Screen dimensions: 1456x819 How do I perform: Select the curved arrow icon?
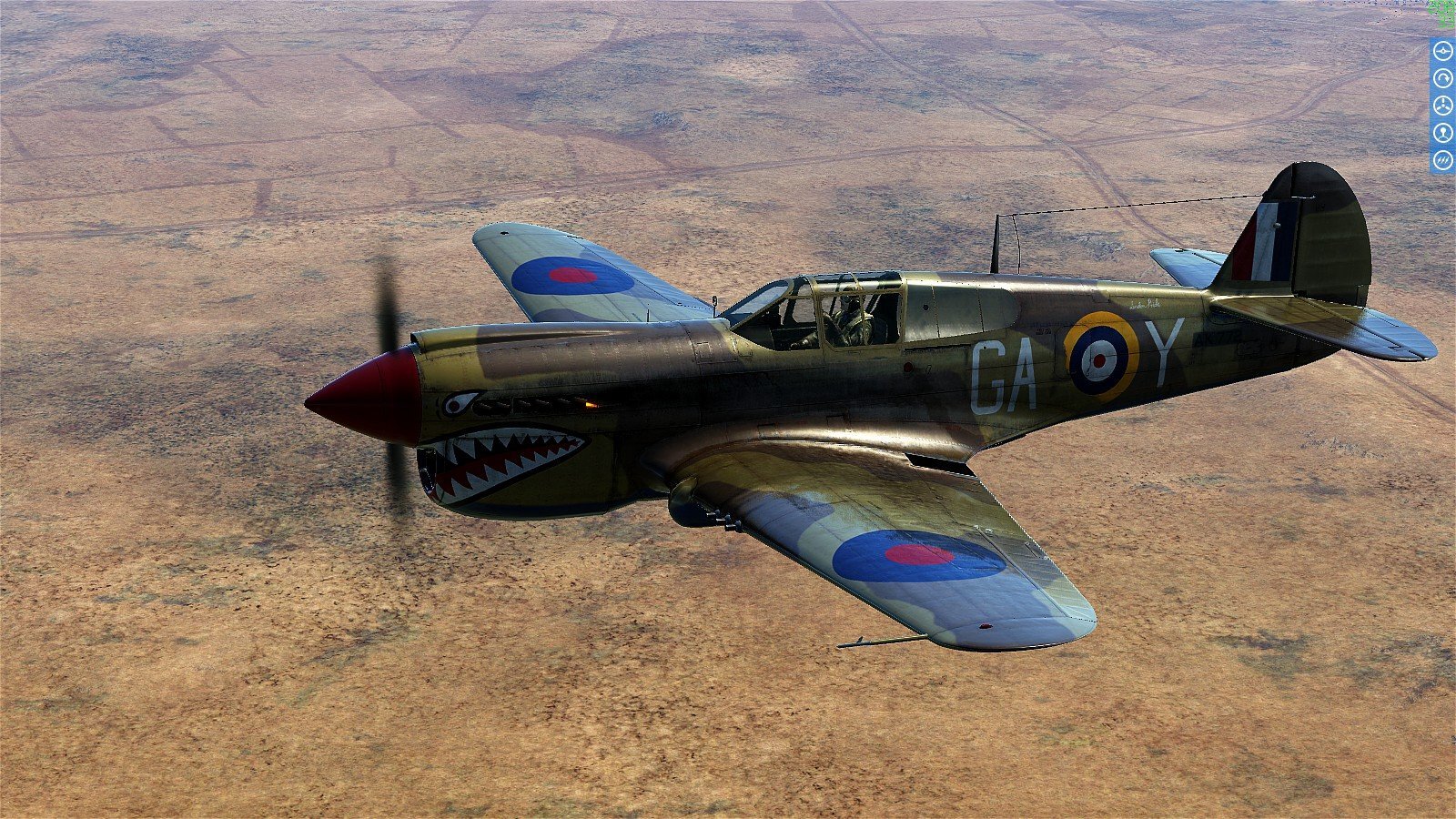[x=1442, y=78]
